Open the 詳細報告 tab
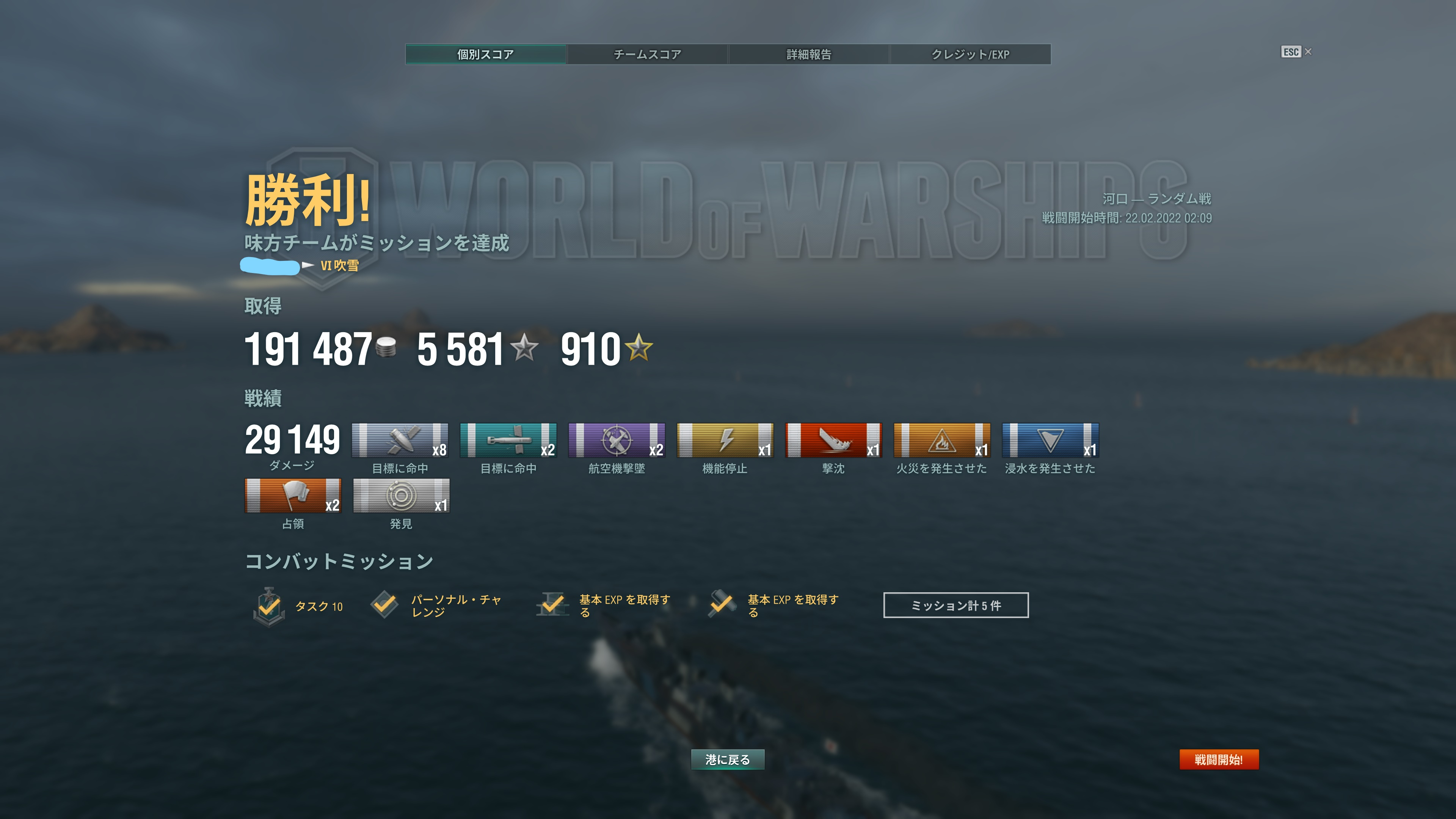The image size is (1456, 819). tap(810, 54)
